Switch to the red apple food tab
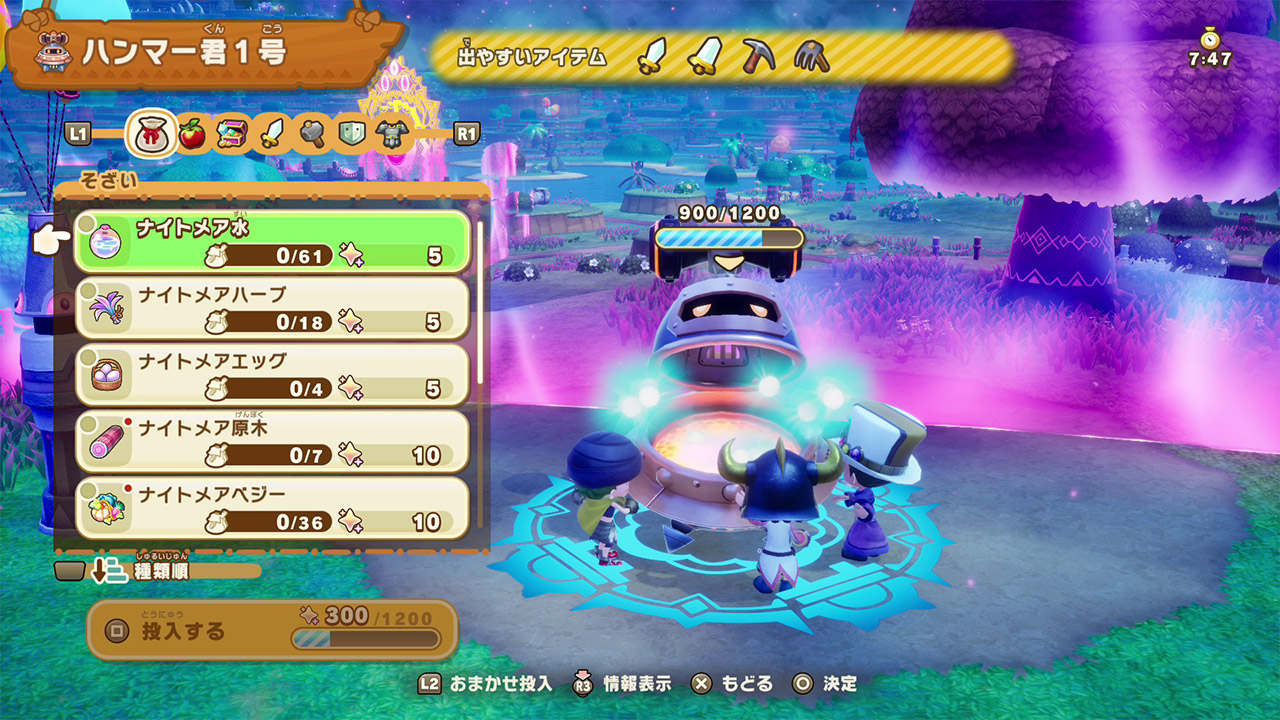This screenshot has height=720, width=1280. (x=192, y=133)
